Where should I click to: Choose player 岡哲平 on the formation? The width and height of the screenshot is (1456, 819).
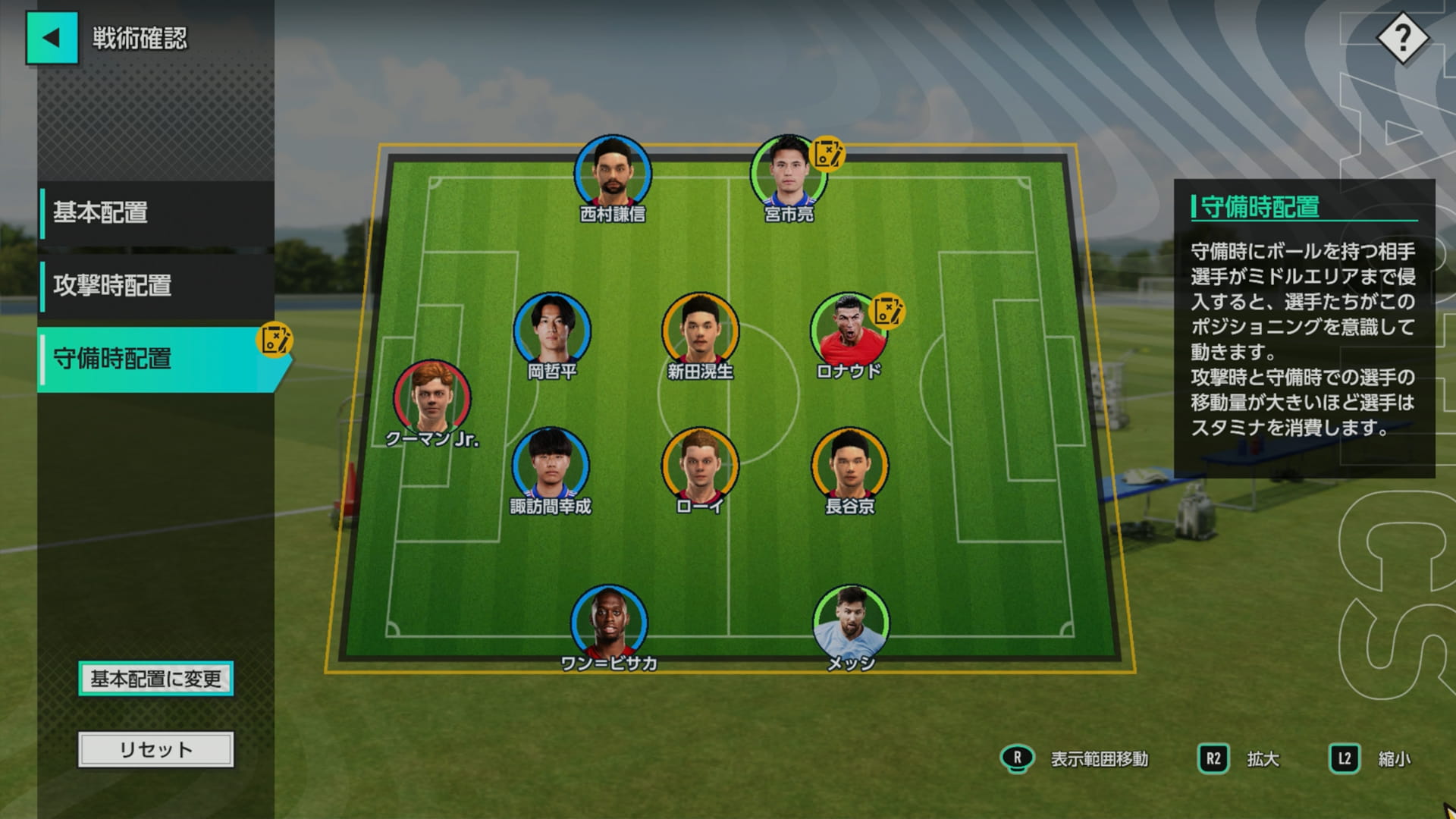pyautogui.click(x=551, y=331)
